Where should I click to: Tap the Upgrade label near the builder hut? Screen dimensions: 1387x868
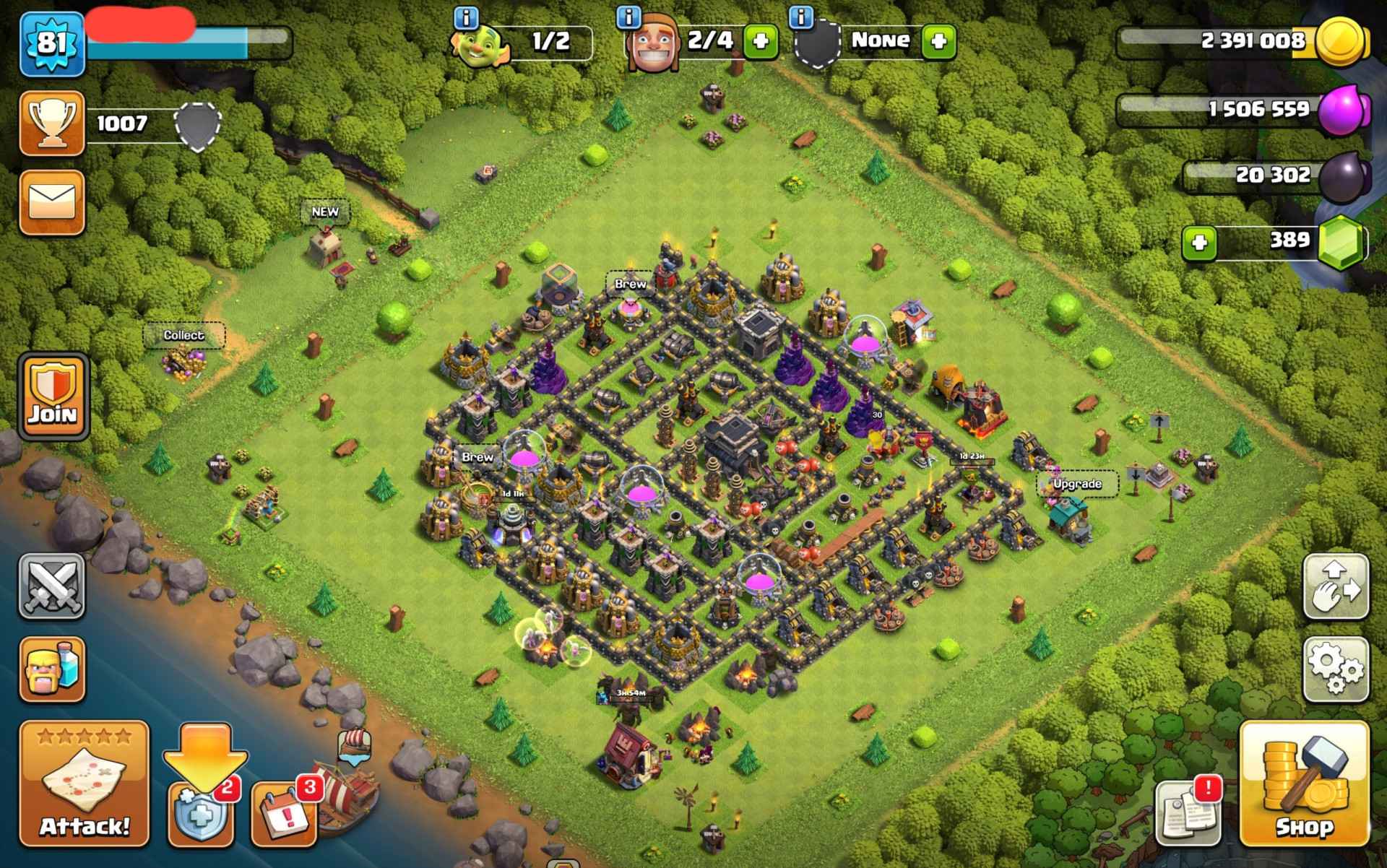click(x=1077, y=484)
